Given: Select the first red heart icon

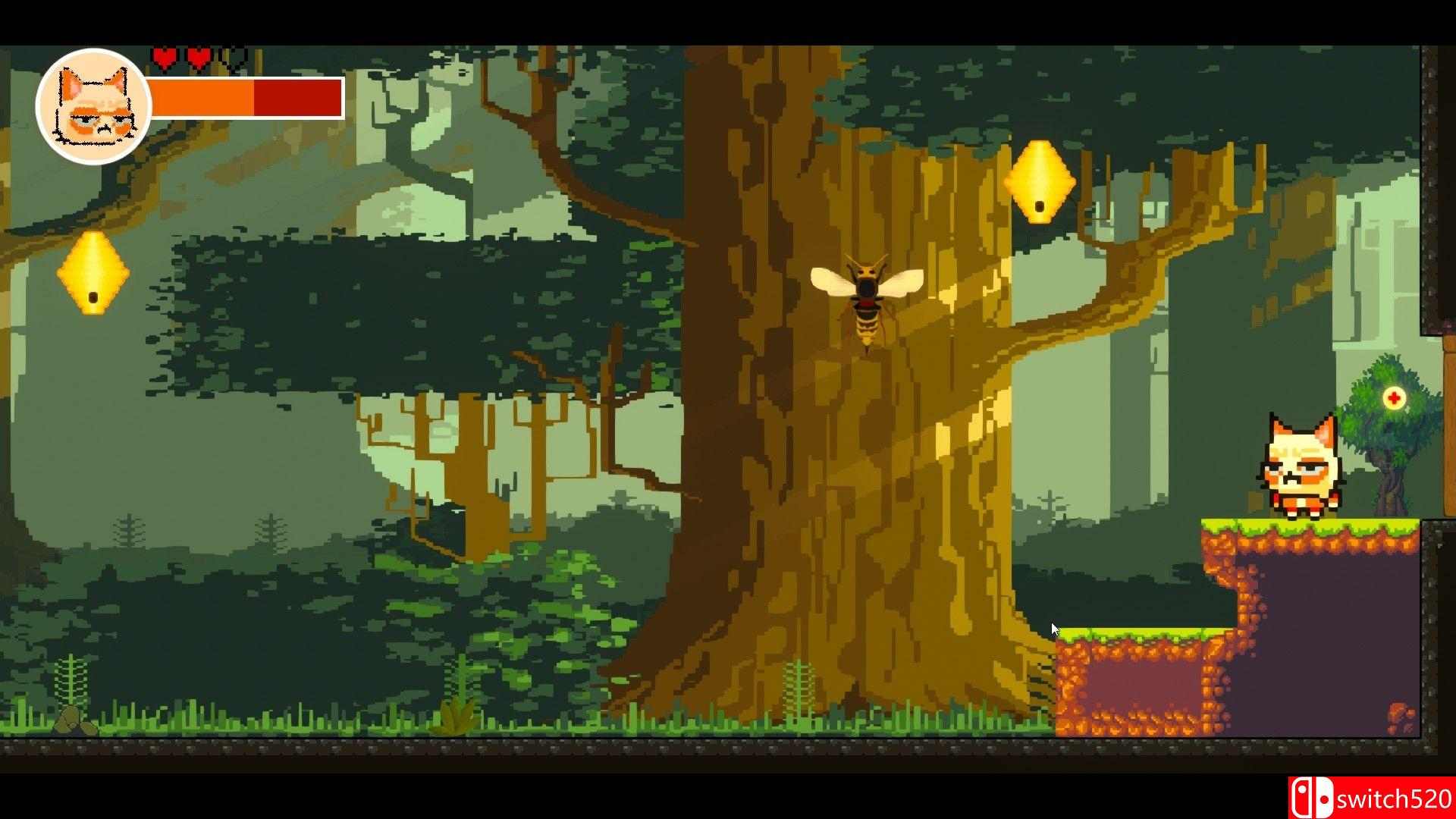Looking at the screenshot, I should 165,55.
